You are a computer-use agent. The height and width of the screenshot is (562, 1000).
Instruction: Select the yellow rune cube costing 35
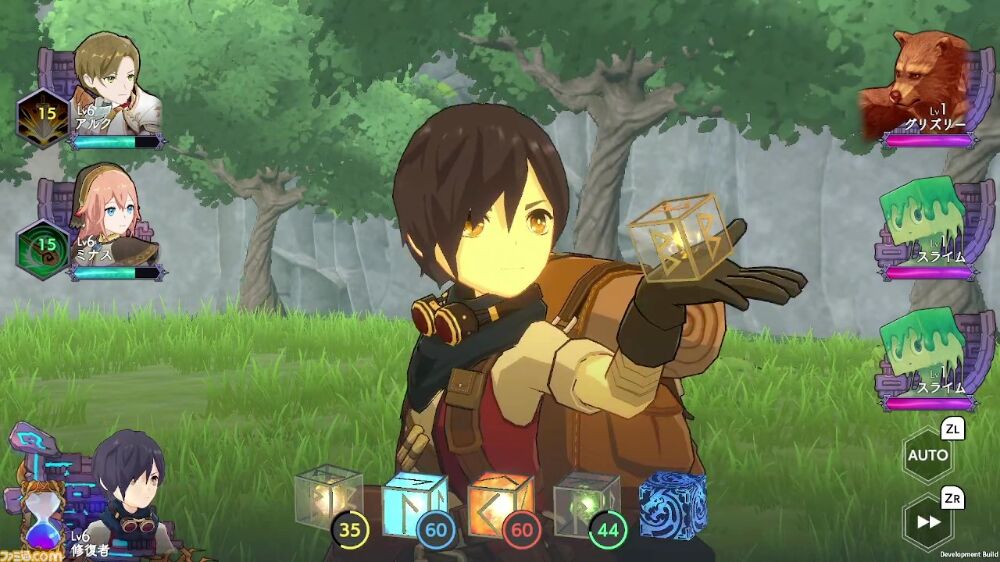click(x=327, y=497)
